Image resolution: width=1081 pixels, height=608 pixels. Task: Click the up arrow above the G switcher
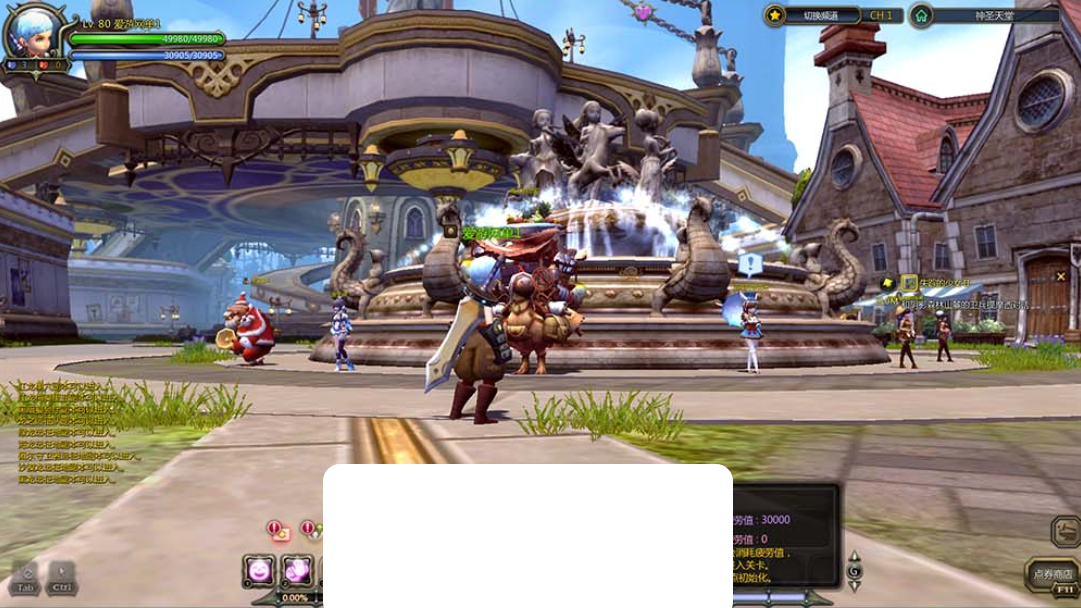(x=854, y=557)
